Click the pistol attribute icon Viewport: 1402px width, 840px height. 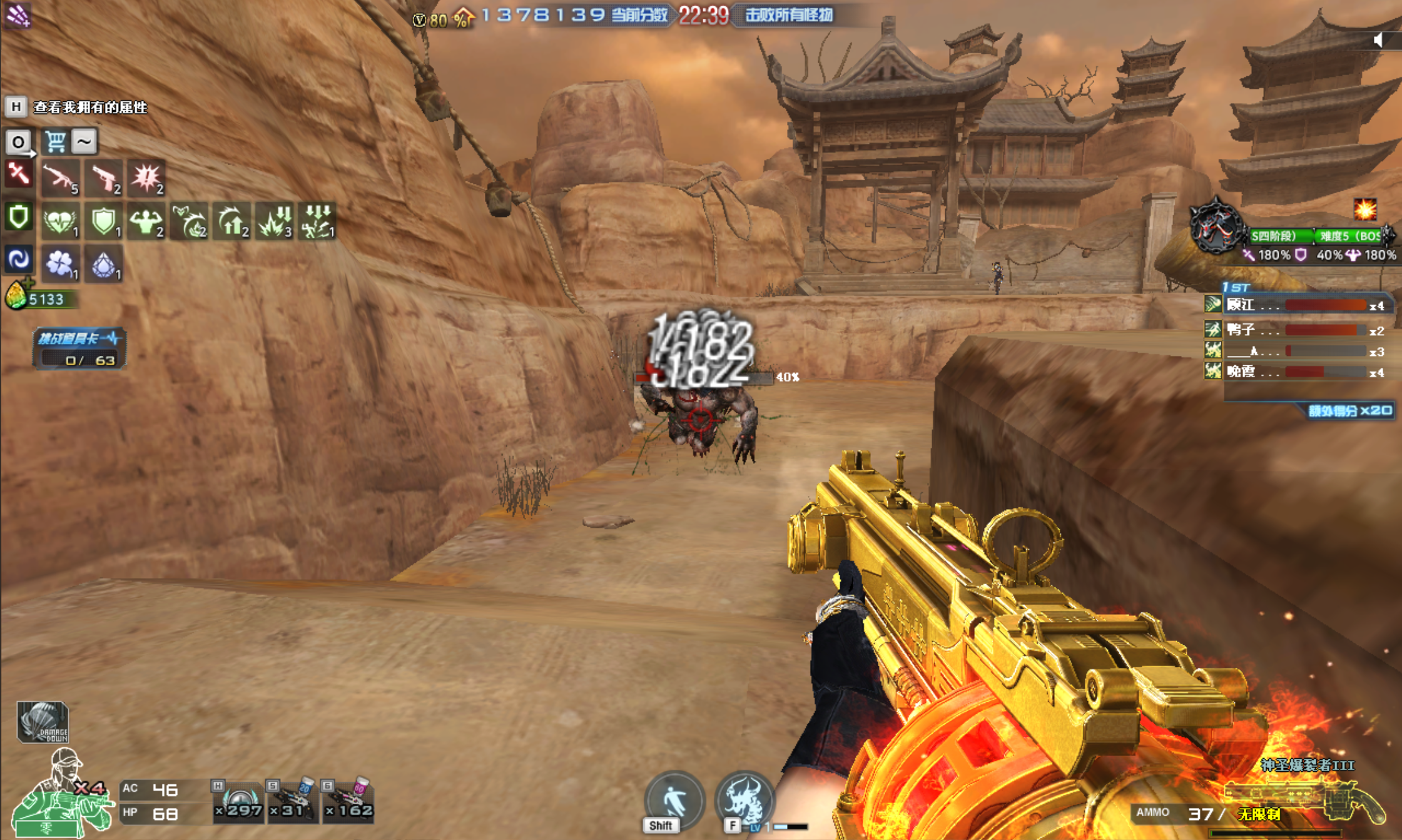click(104, 178)
